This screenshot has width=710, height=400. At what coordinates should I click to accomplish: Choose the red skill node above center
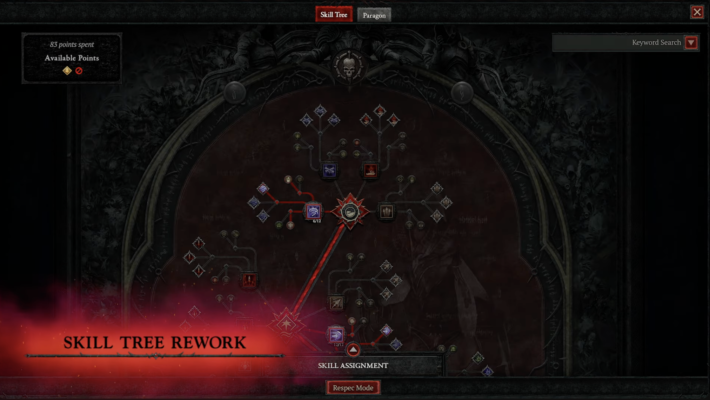coord(370,171)
